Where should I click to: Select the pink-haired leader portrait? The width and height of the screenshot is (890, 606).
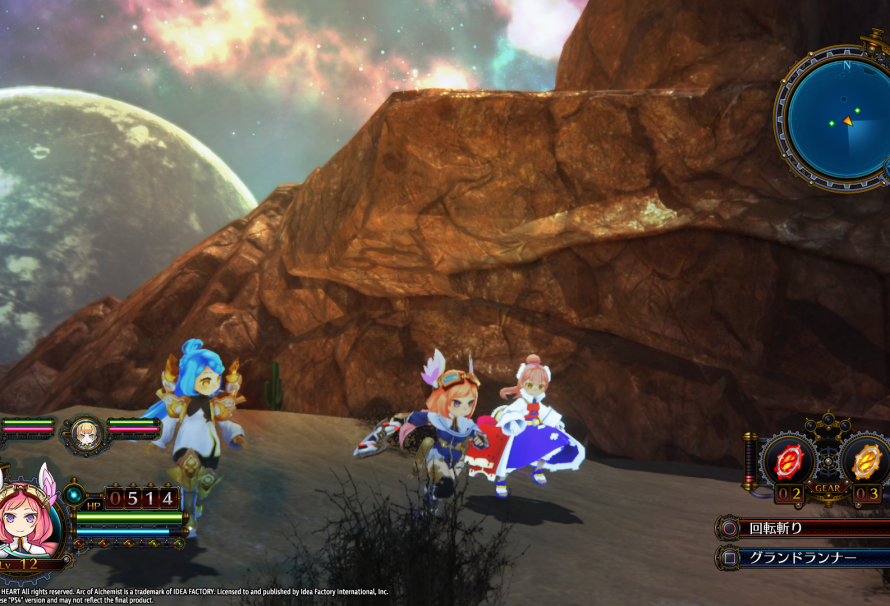[27, 520]
